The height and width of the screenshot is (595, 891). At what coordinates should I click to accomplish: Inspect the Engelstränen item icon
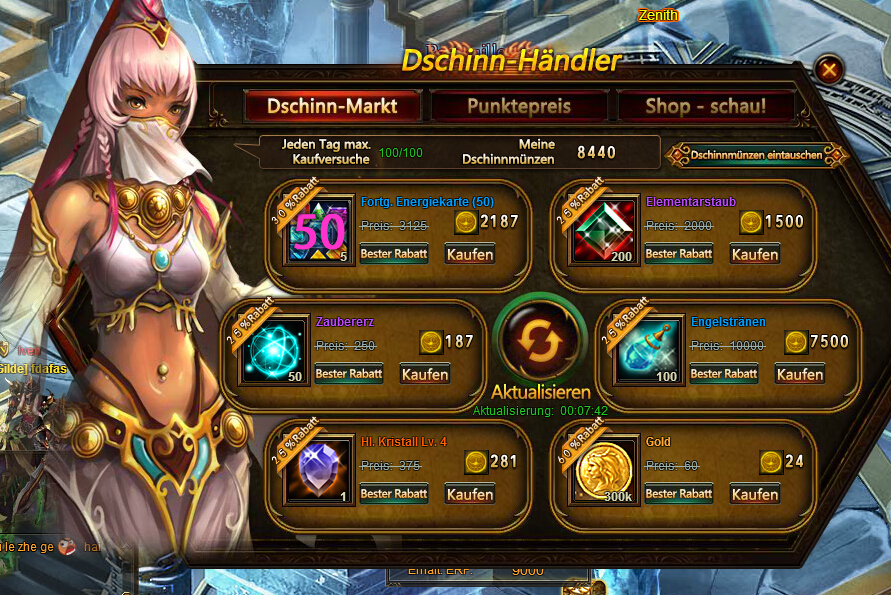[647, 351]
